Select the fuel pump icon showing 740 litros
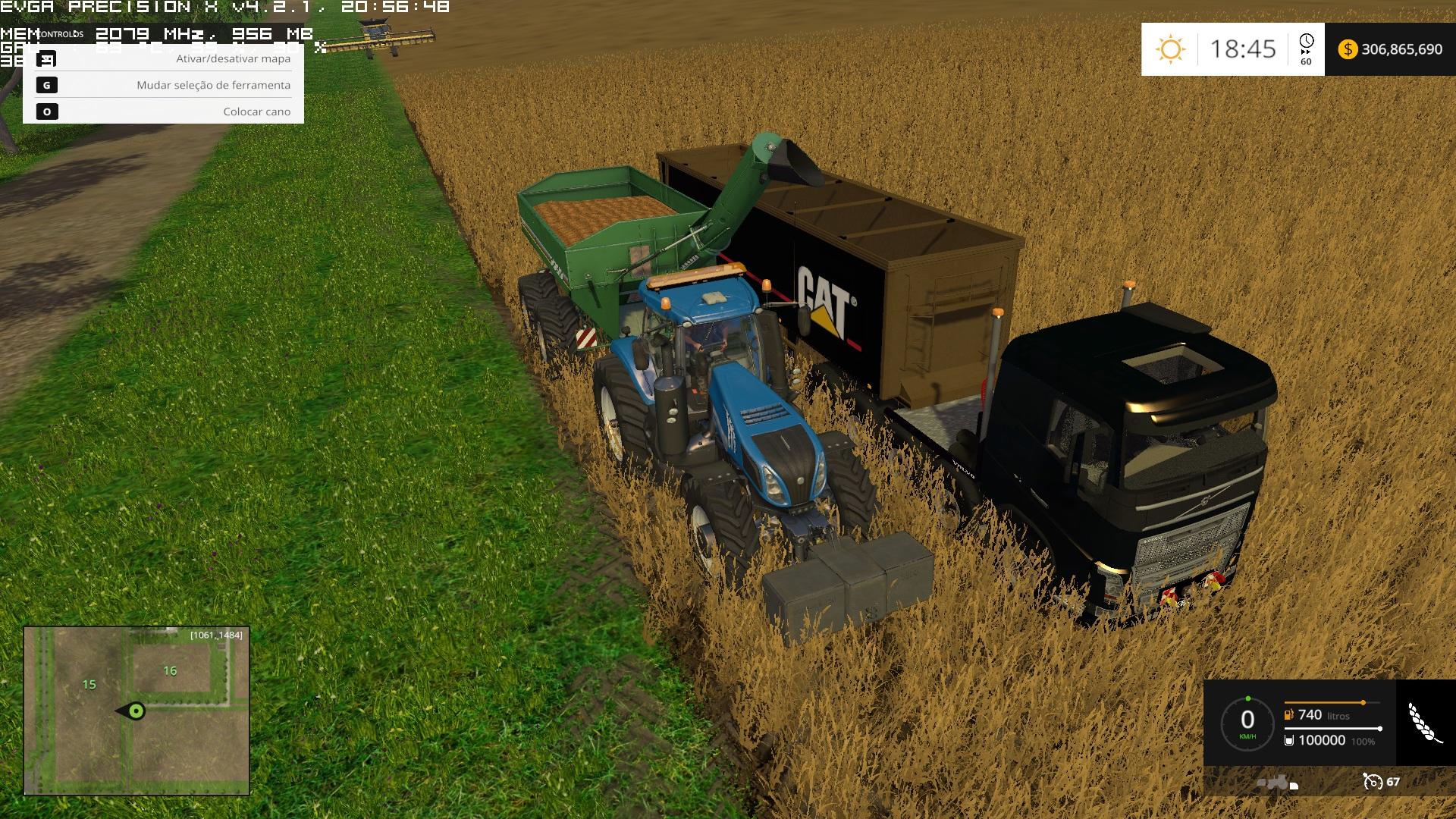Viewport: 1456px width, 819px height. coord(1289,714)
